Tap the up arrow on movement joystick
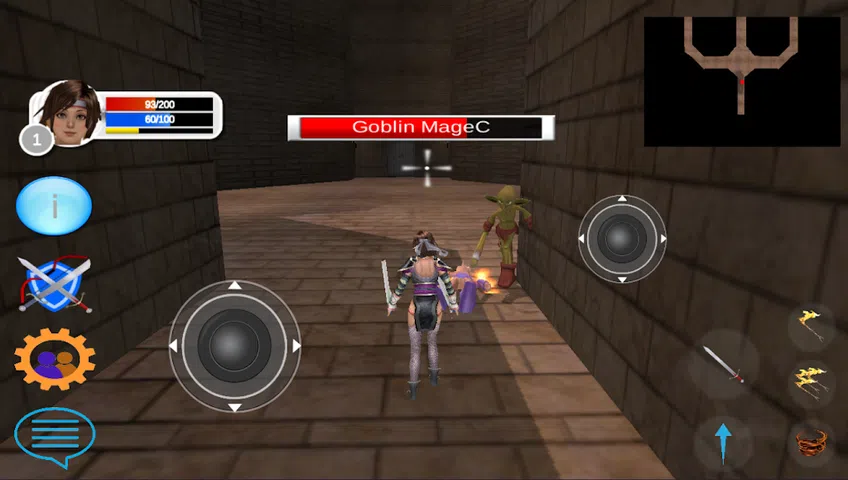Viewport: 848px width, 480px height. coord(234,286)
